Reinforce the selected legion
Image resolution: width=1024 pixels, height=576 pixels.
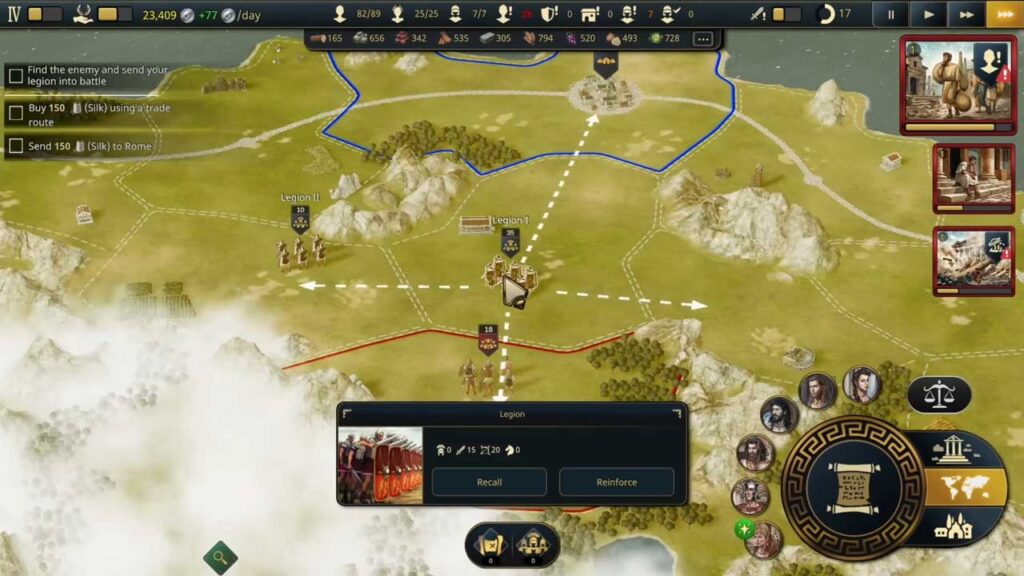click(x=616, y=482)
